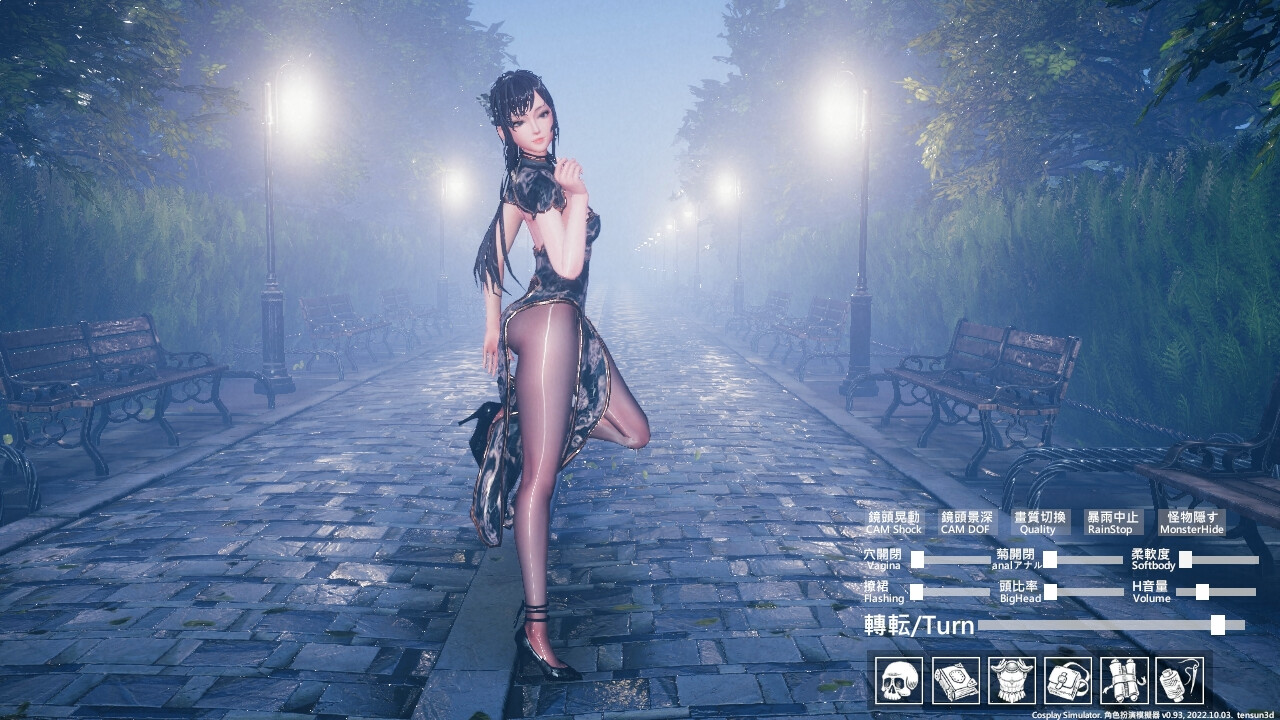Select the skull icon

pyautogui.click(x=899, y=681)
